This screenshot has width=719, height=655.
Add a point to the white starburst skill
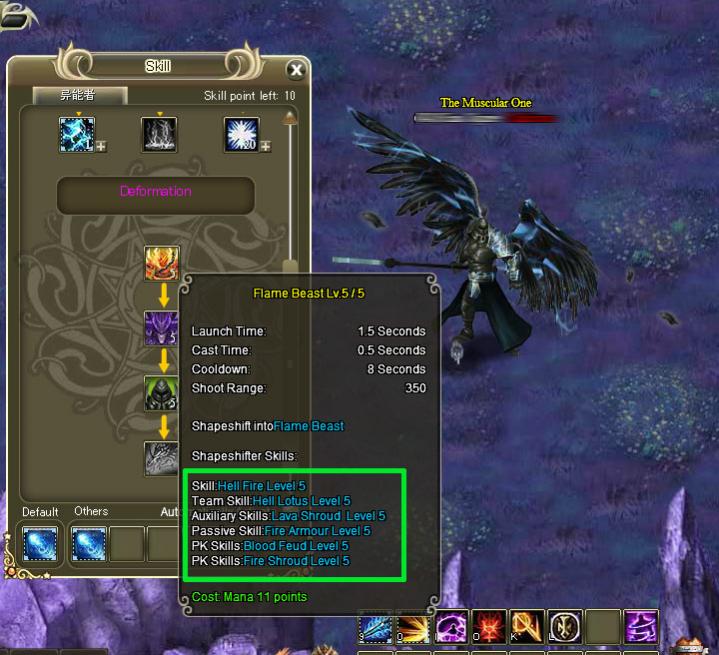[x=266, y=147]
